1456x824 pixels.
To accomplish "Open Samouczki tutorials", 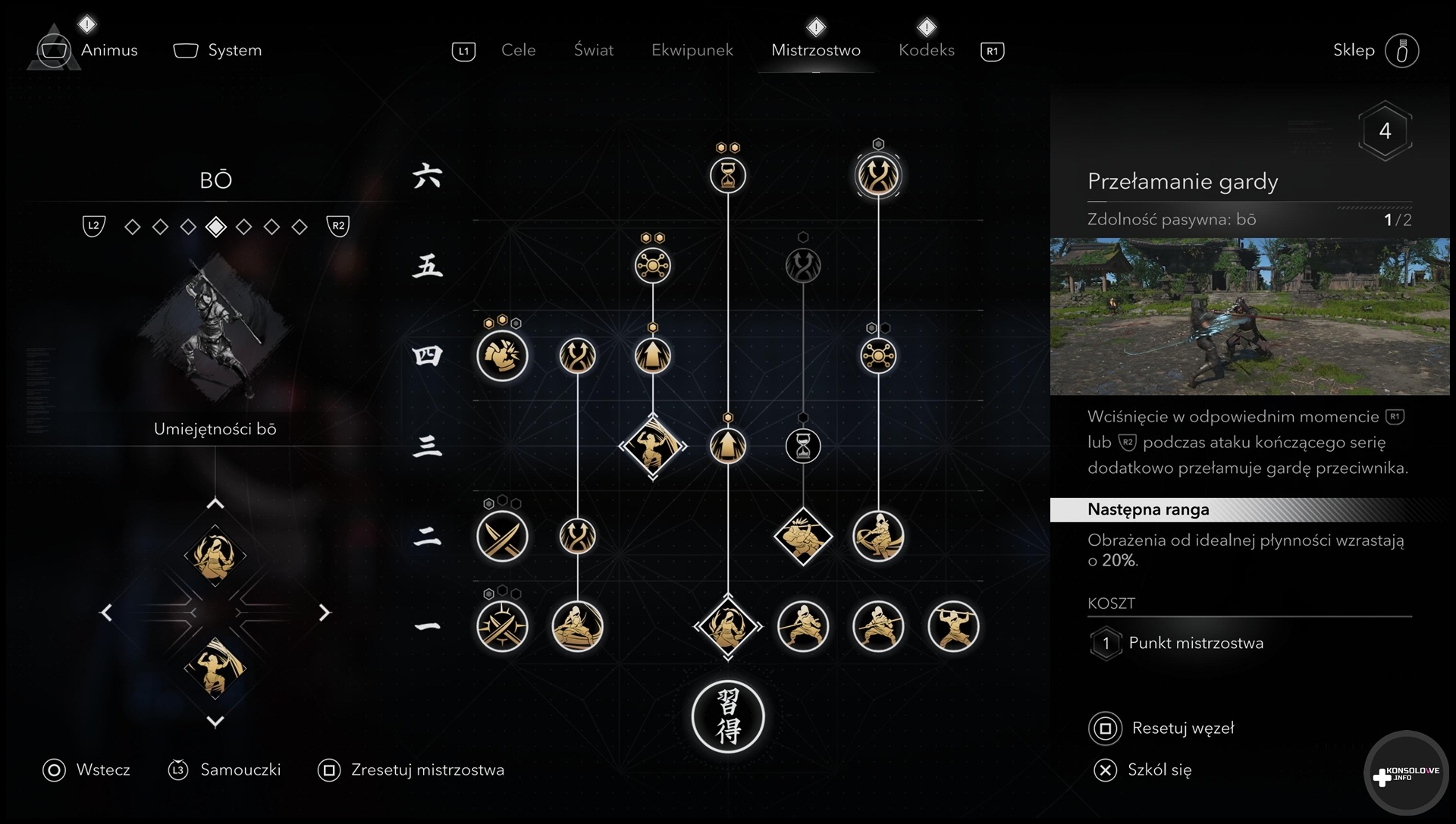I will tap(240, 770).
